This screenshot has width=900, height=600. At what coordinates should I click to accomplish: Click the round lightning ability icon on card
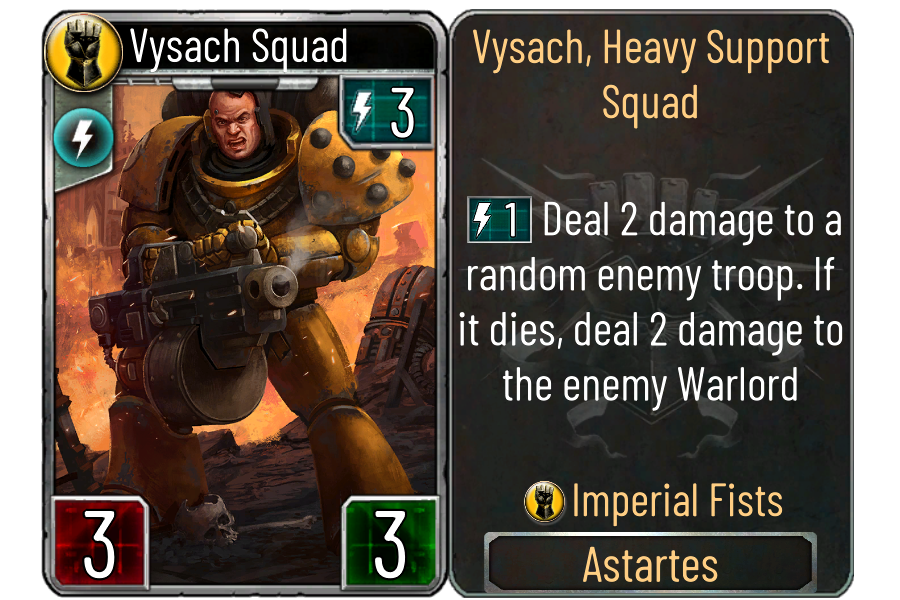coord(76,139)
